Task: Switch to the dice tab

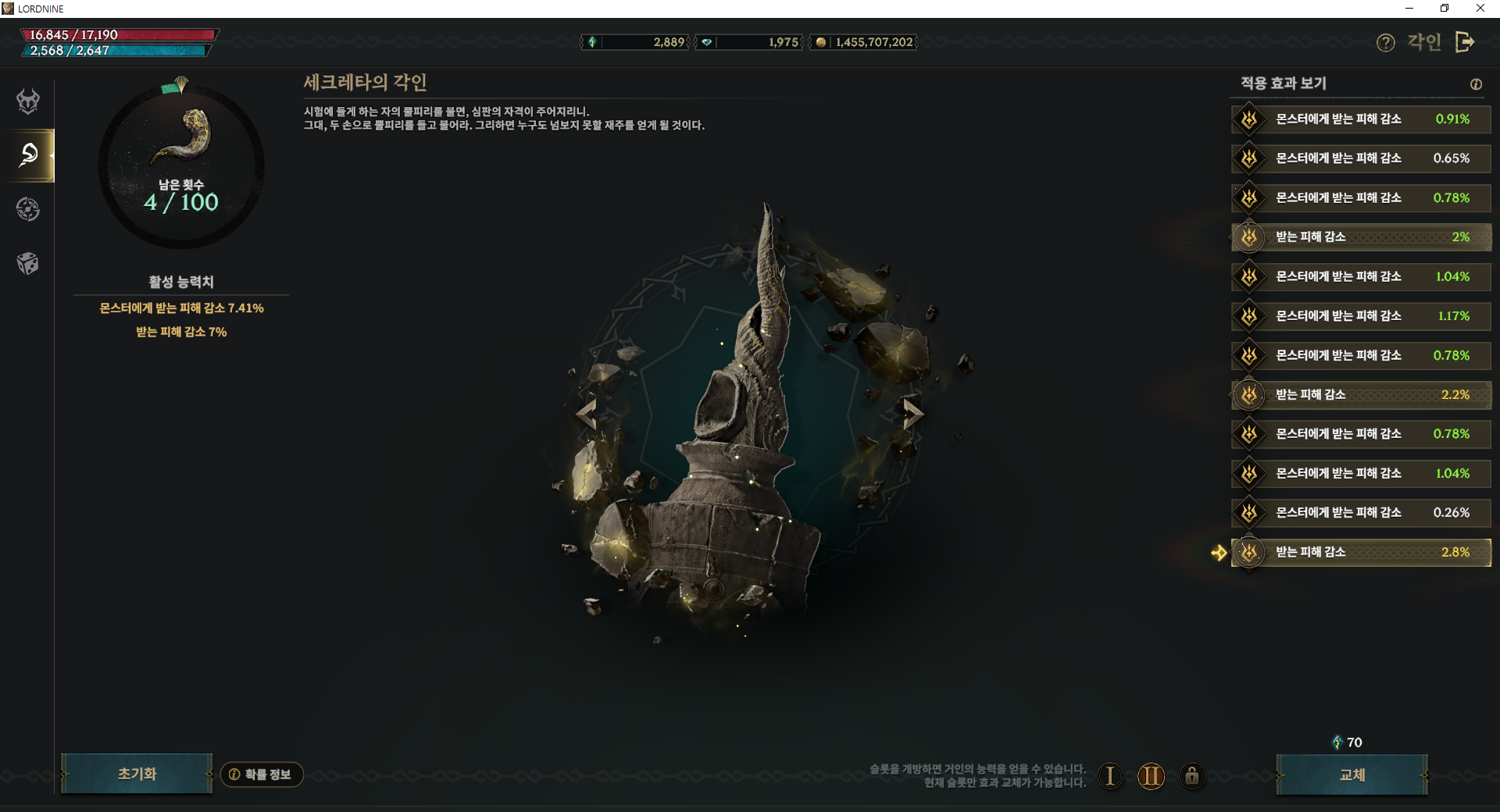Action: [x=29, y=263]
